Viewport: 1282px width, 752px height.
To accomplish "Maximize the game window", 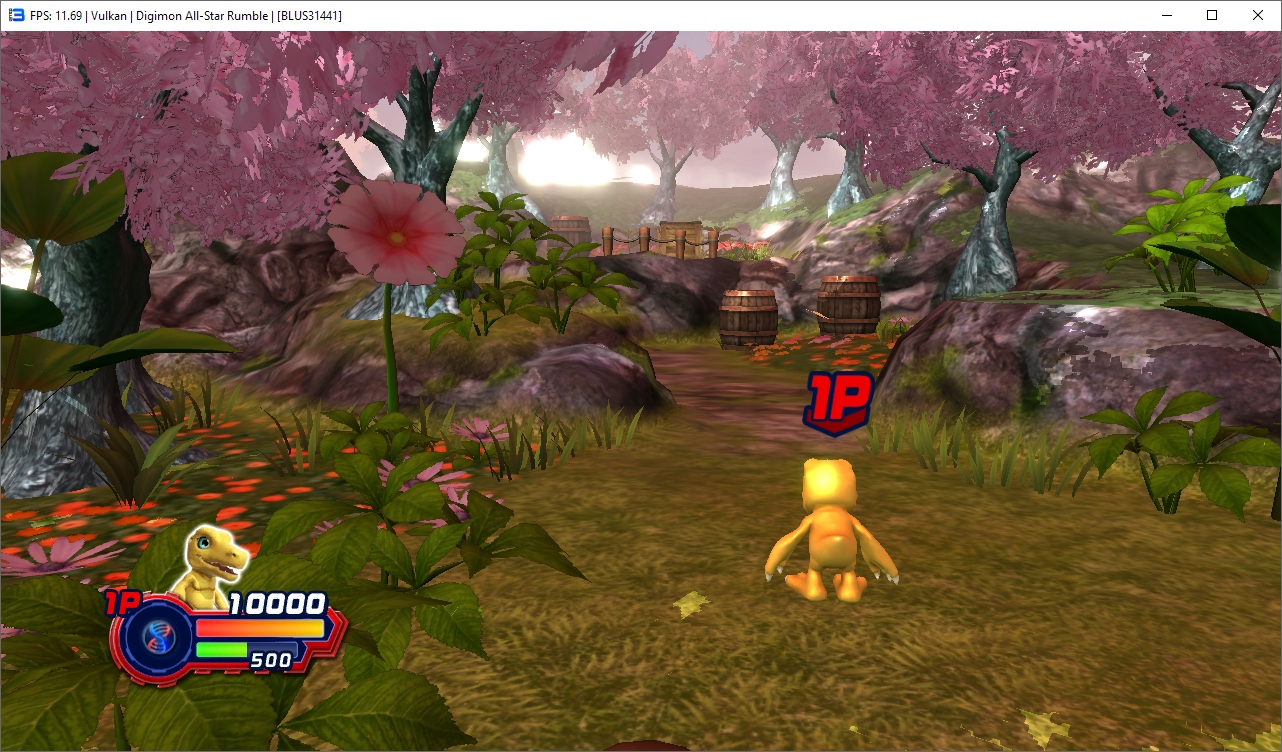I will click(1212, 15).
